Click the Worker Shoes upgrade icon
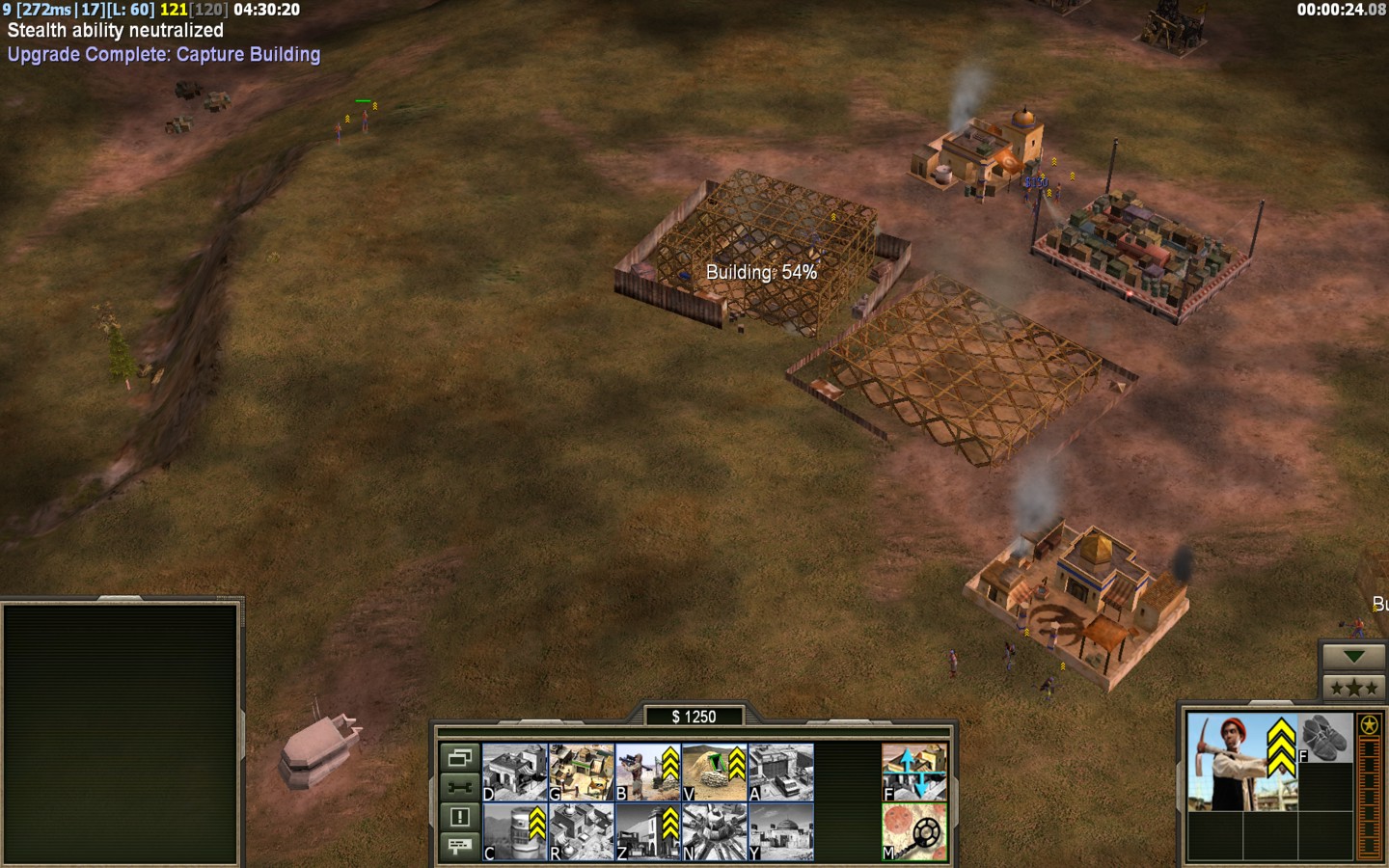 [x=1325, y=739]
